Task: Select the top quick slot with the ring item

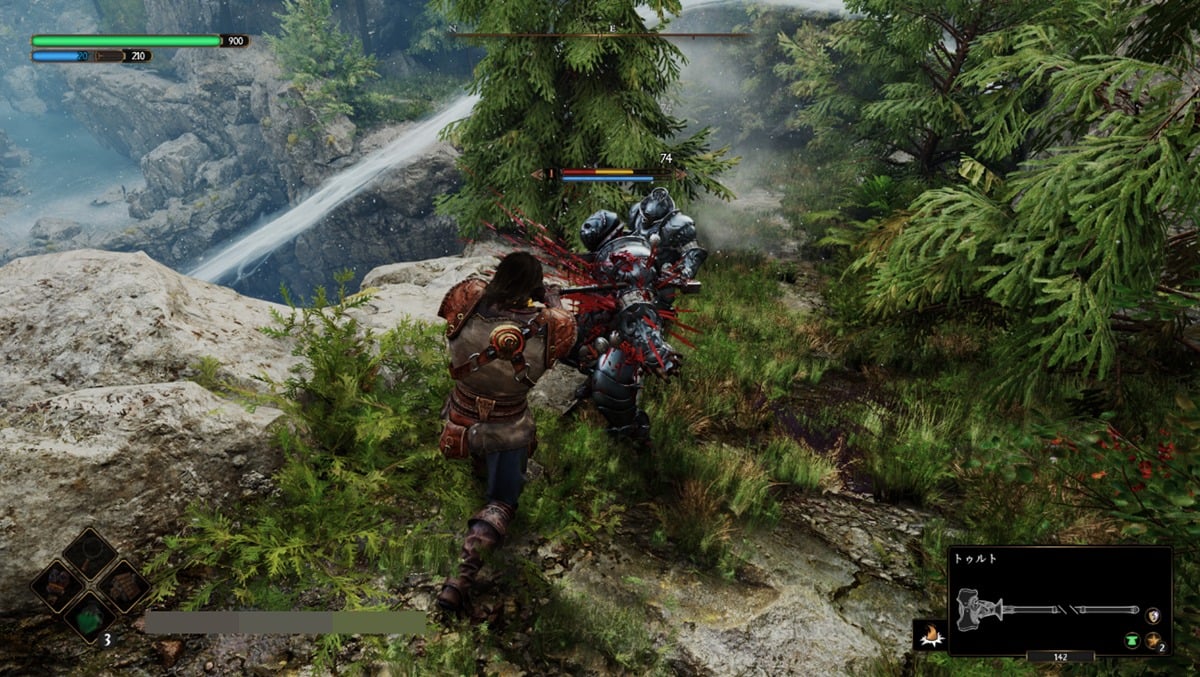Action: coord(91,553)
